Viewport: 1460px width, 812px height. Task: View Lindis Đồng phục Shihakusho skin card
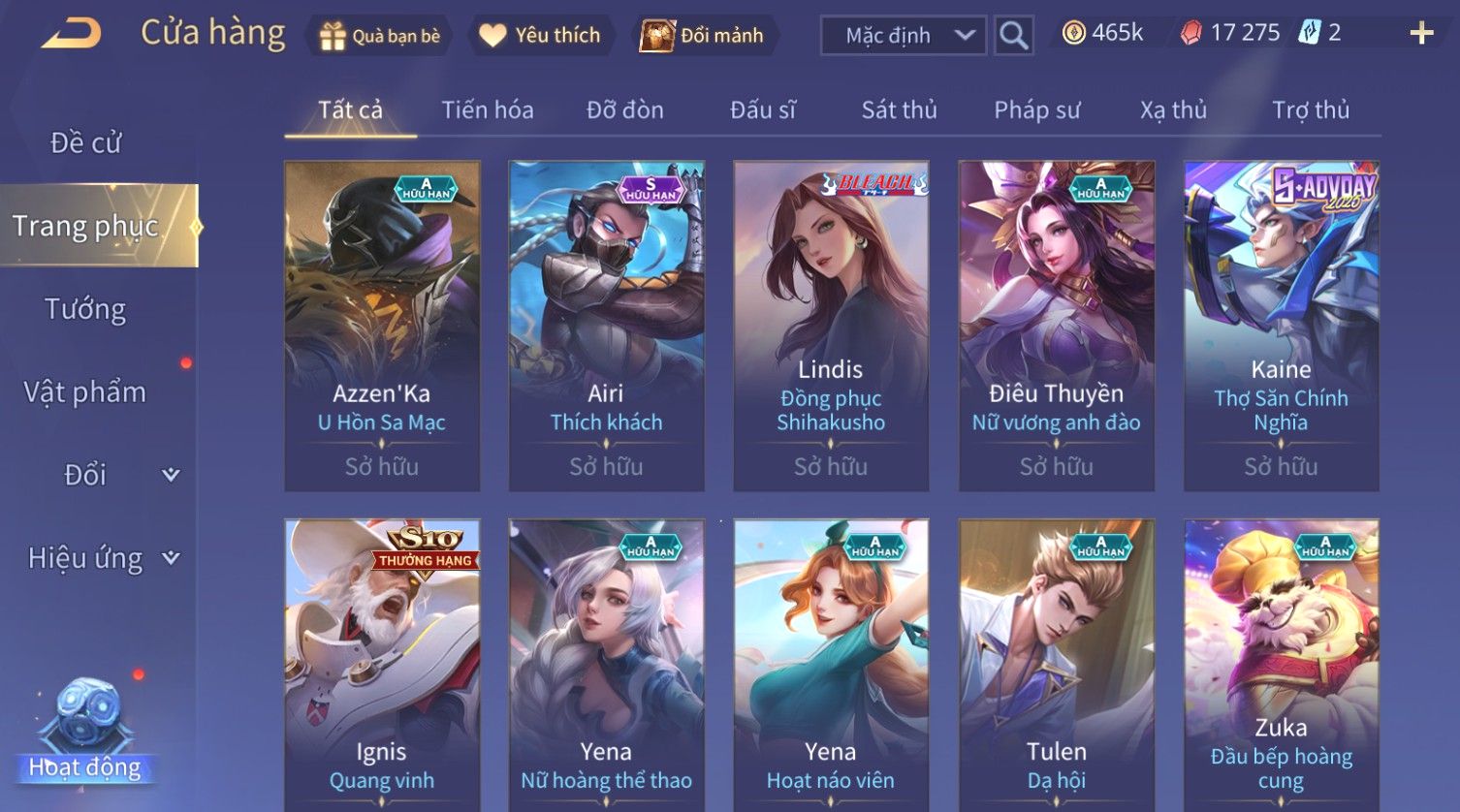coord(831,326)
